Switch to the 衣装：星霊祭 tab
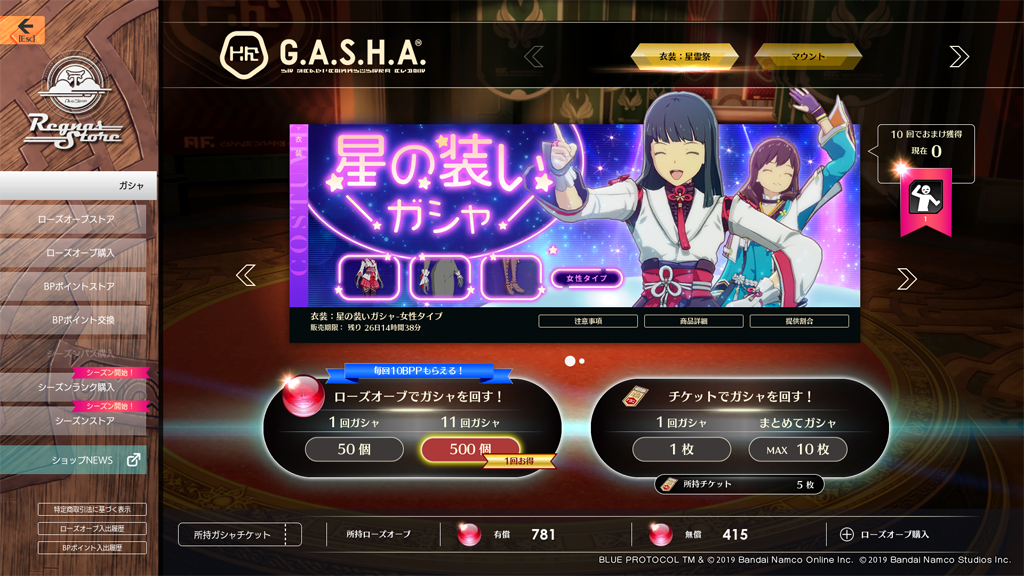 point(684,57)
